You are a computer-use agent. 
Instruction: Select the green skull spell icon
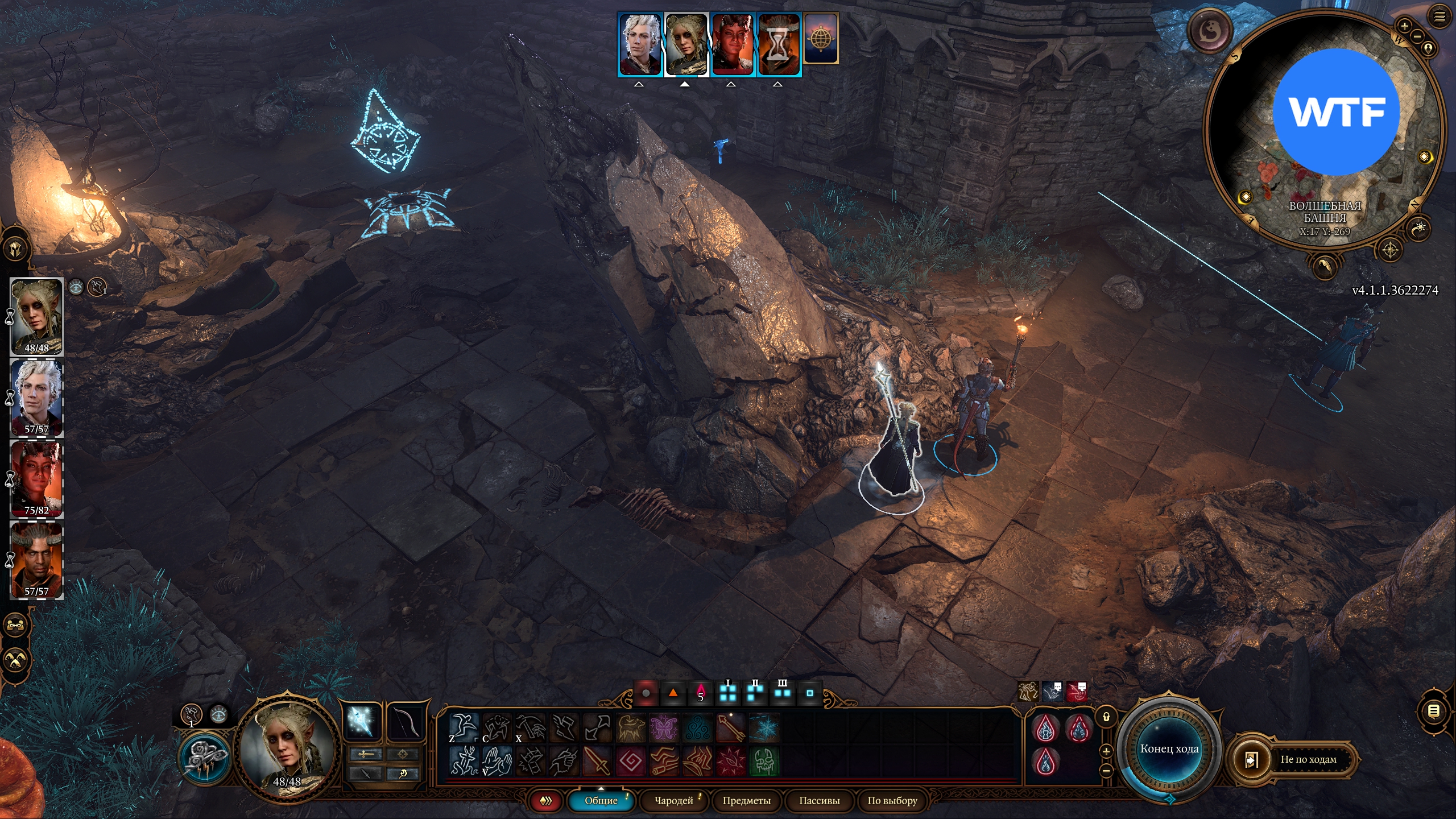(764, 761)
